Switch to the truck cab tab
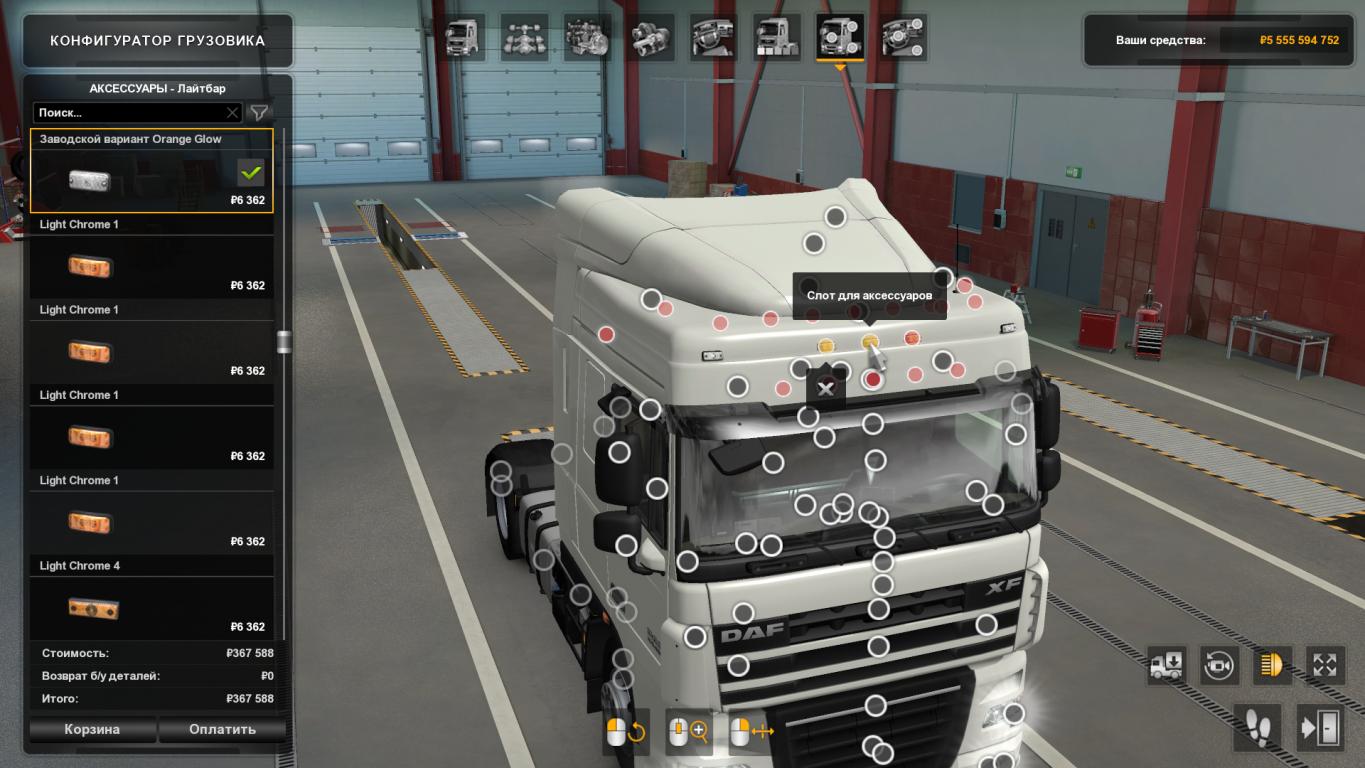Screen dimensions: 1365x768 464,37
